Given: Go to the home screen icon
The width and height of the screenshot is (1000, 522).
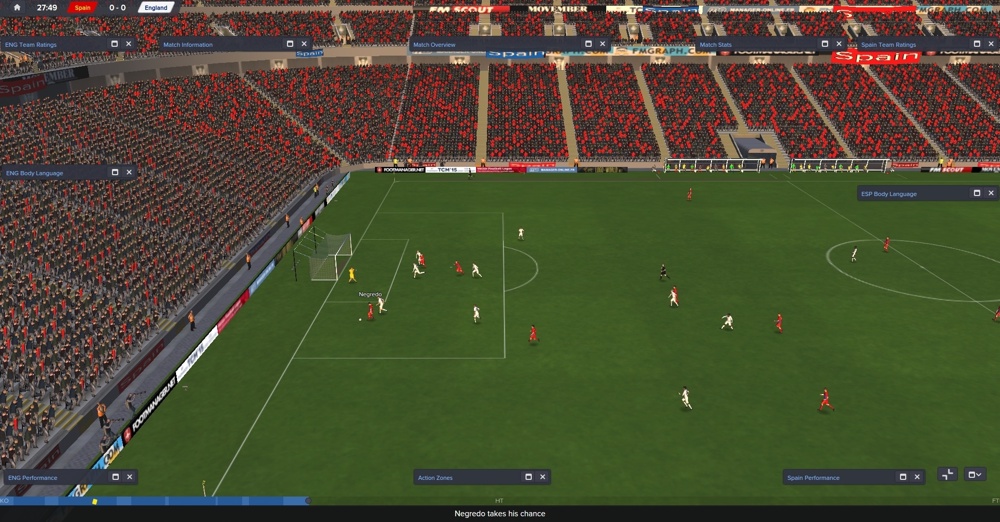Looking at the screenshot, I should point(17,7).
